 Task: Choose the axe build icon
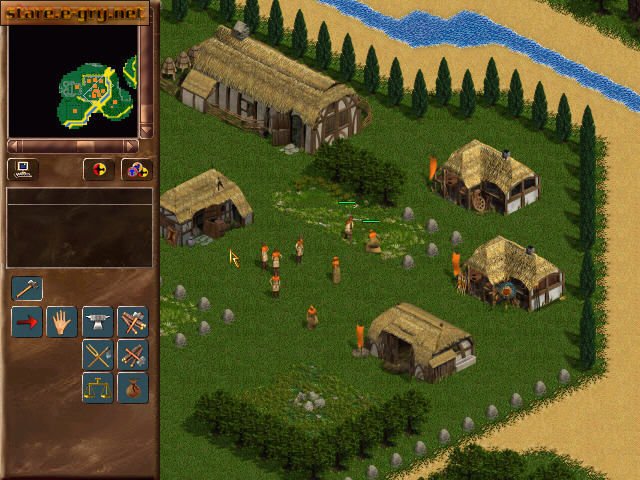click(x=27, y=289)
